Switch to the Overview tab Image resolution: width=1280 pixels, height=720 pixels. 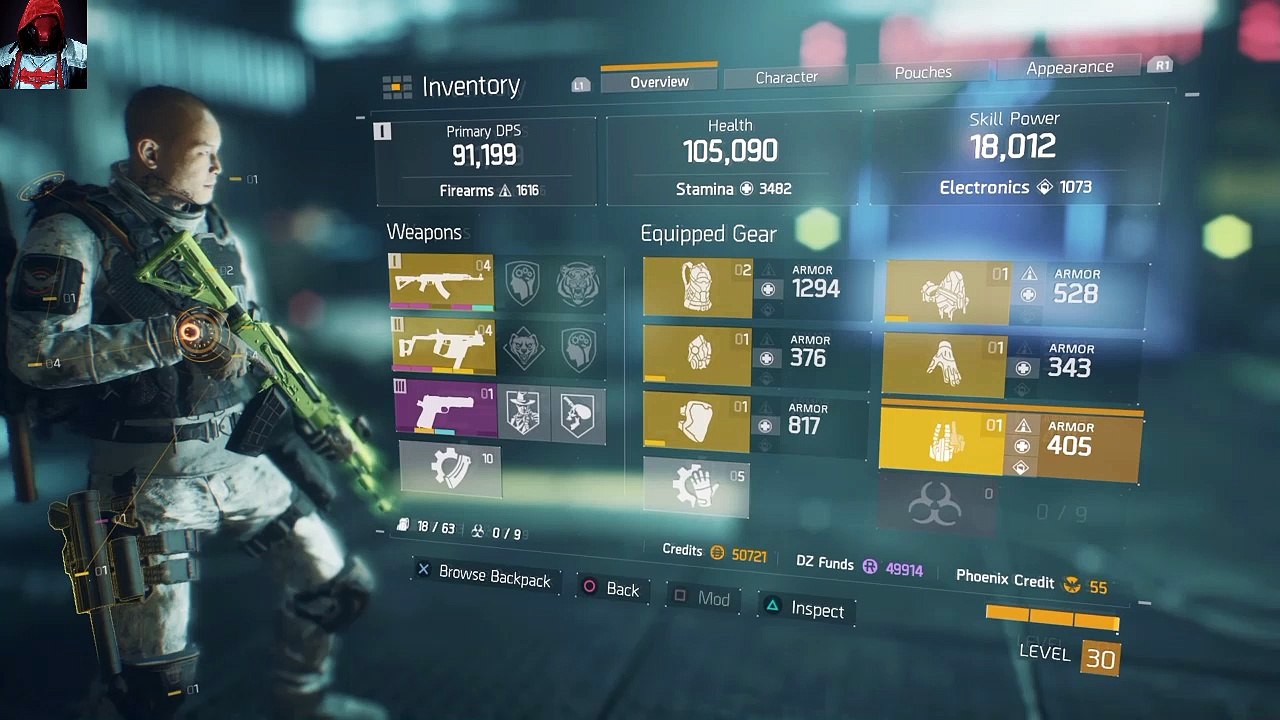click(x=659, y=82)
